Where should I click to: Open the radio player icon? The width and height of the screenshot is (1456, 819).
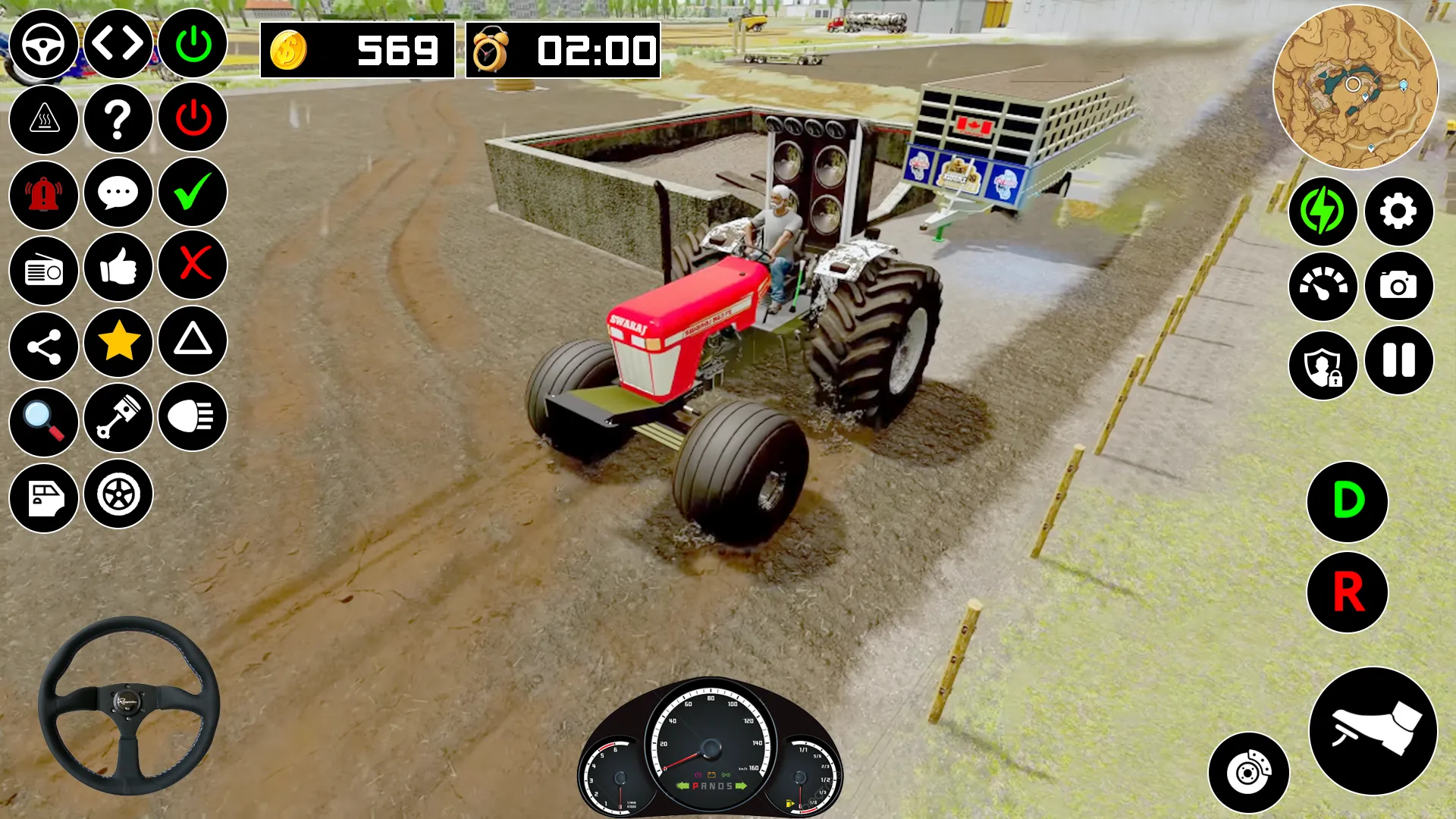point(43,269)
